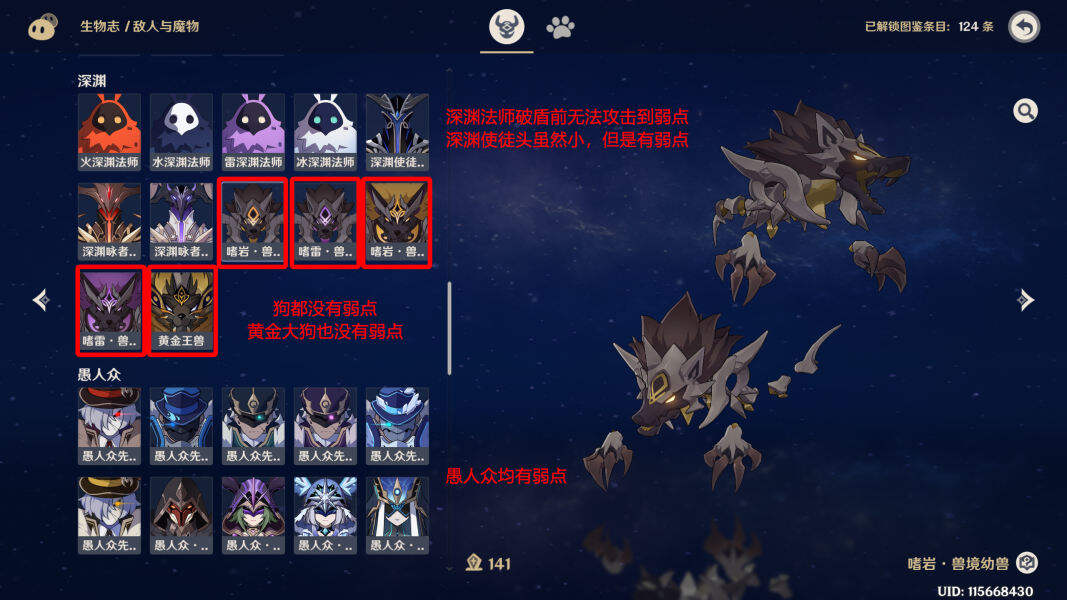Open the magnifying glass search

(x=1025, y=111)
